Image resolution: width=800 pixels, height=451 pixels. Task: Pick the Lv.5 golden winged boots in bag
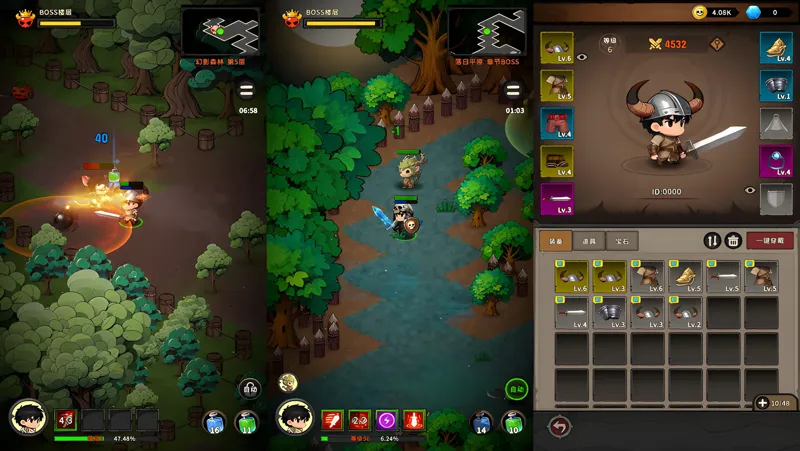coord(685,275)
